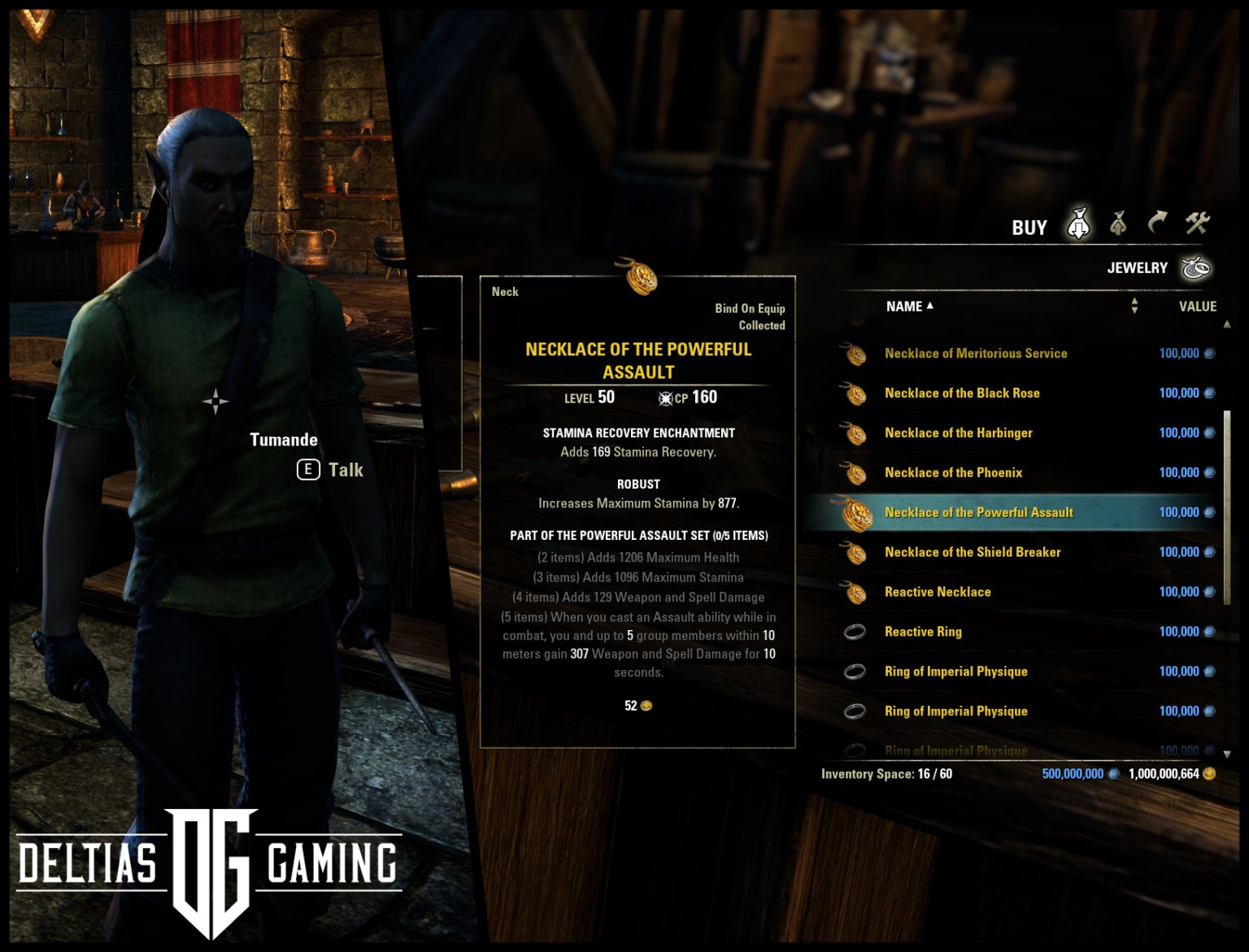1249x952 pixels.
Task: Click Necklace of Meritorious Service entry
Action: point(976,354)
